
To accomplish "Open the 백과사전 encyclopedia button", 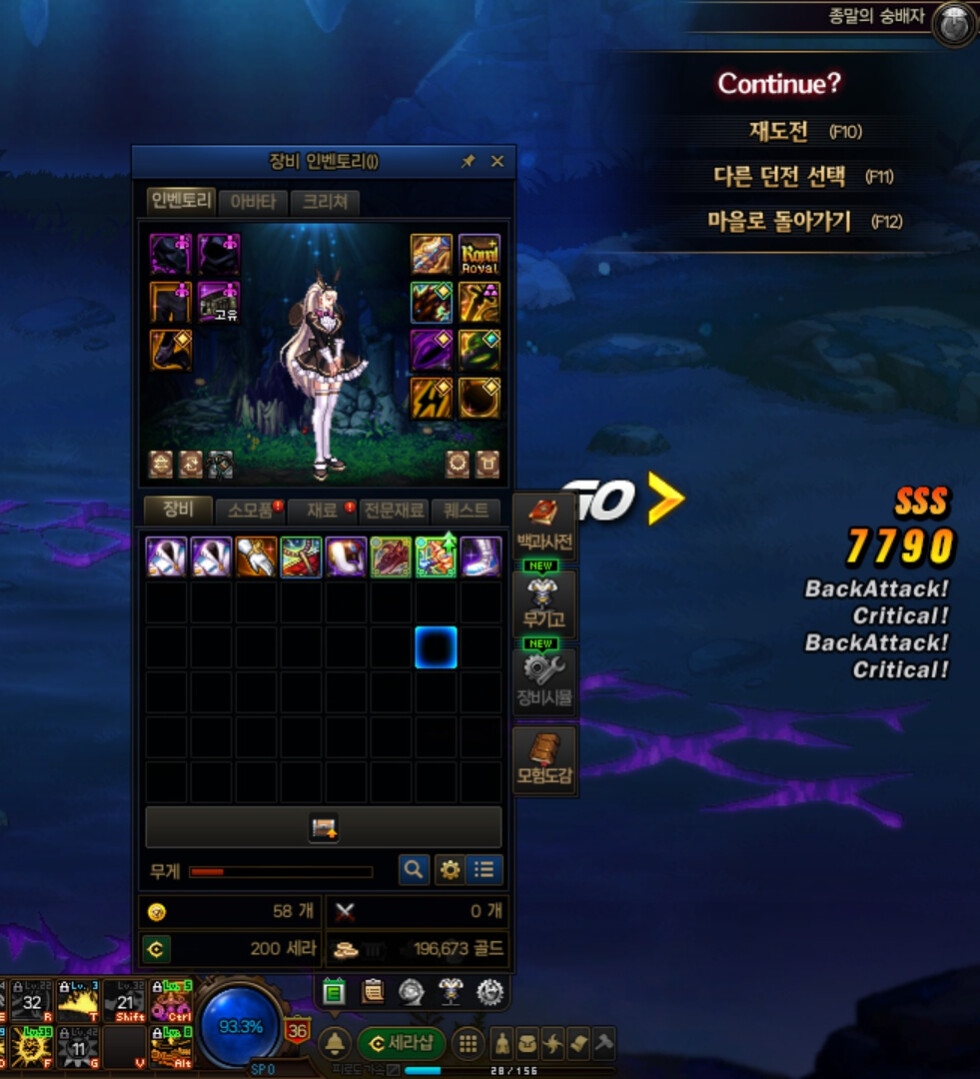I will coord(545,527).
